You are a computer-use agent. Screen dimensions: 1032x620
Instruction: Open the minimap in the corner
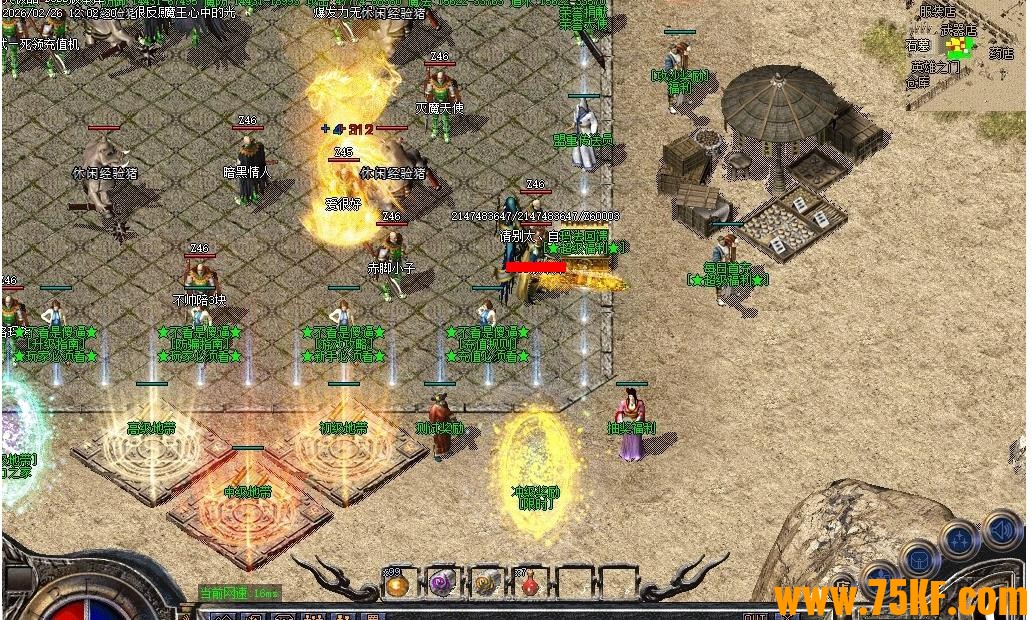pos(966,52)
